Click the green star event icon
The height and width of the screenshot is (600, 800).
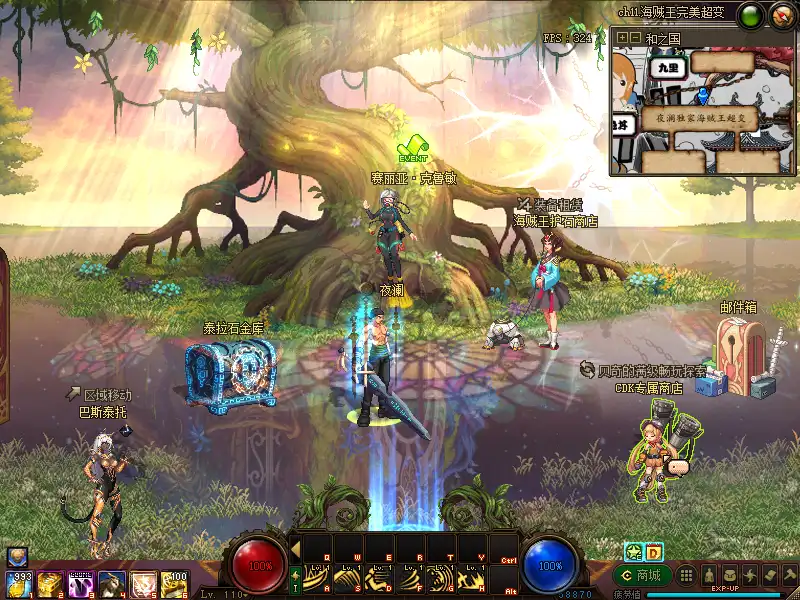[633, 551]
